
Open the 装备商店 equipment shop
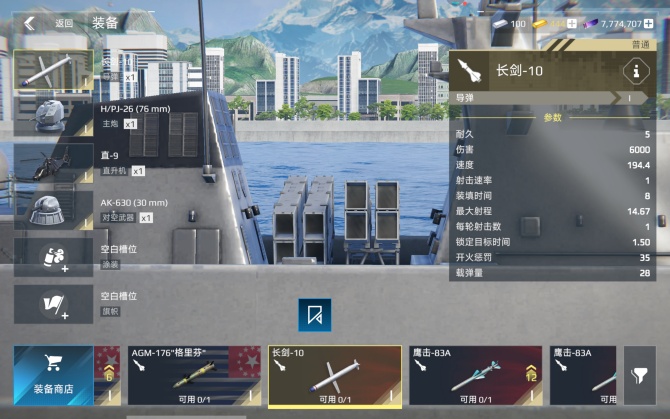pos(52,375)
